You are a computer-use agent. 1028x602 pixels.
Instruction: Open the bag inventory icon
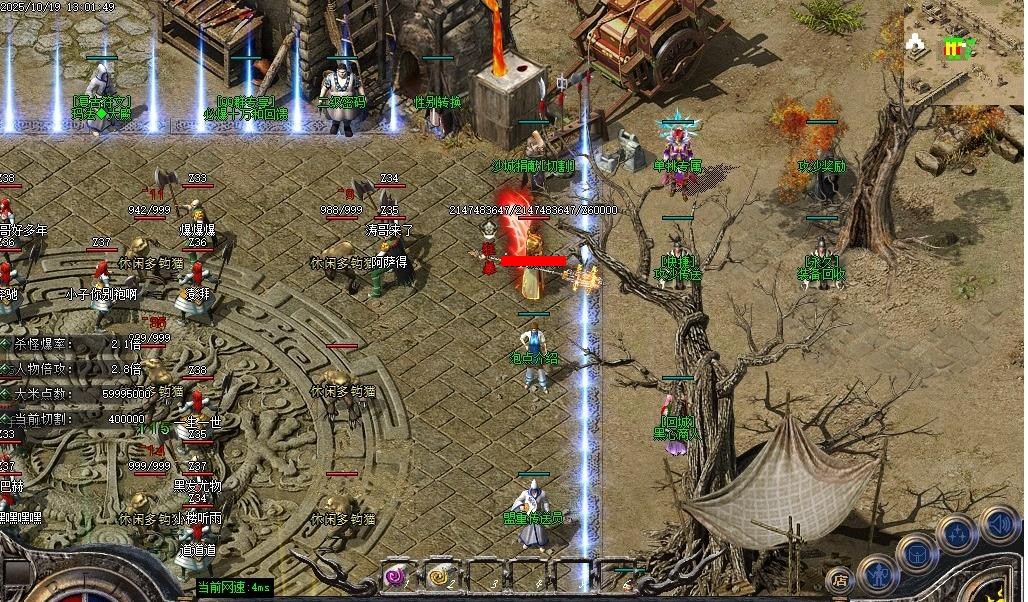[x=916, y=552]
